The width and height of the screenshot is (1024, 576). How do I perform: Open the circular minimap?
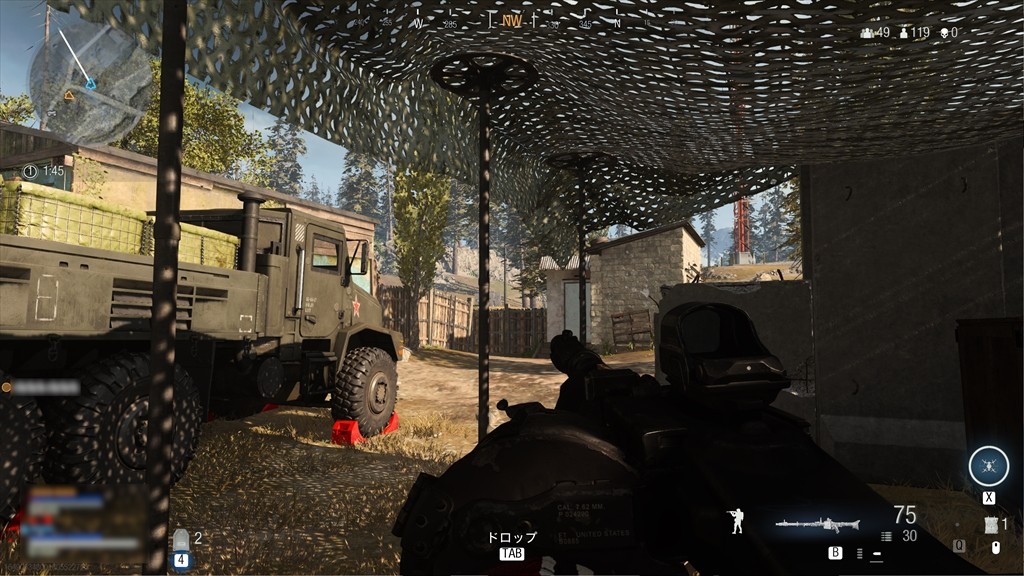click(x=90, y=83)
